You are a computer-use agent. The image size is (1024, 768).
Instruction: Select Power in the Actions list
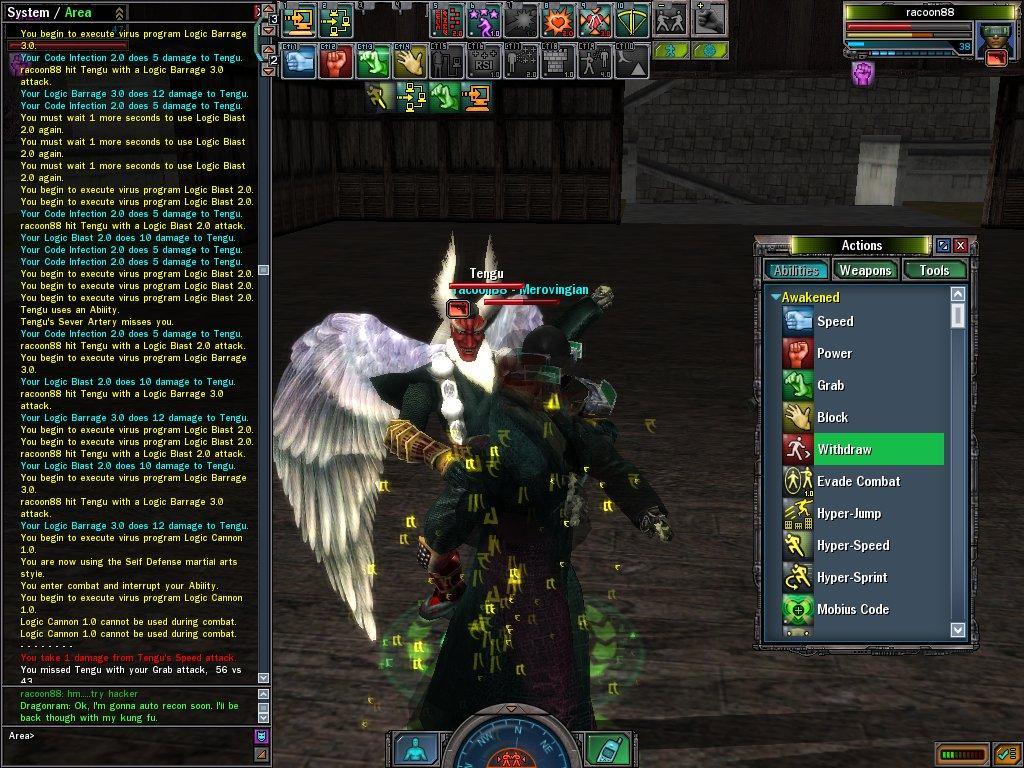click(834, 353)
